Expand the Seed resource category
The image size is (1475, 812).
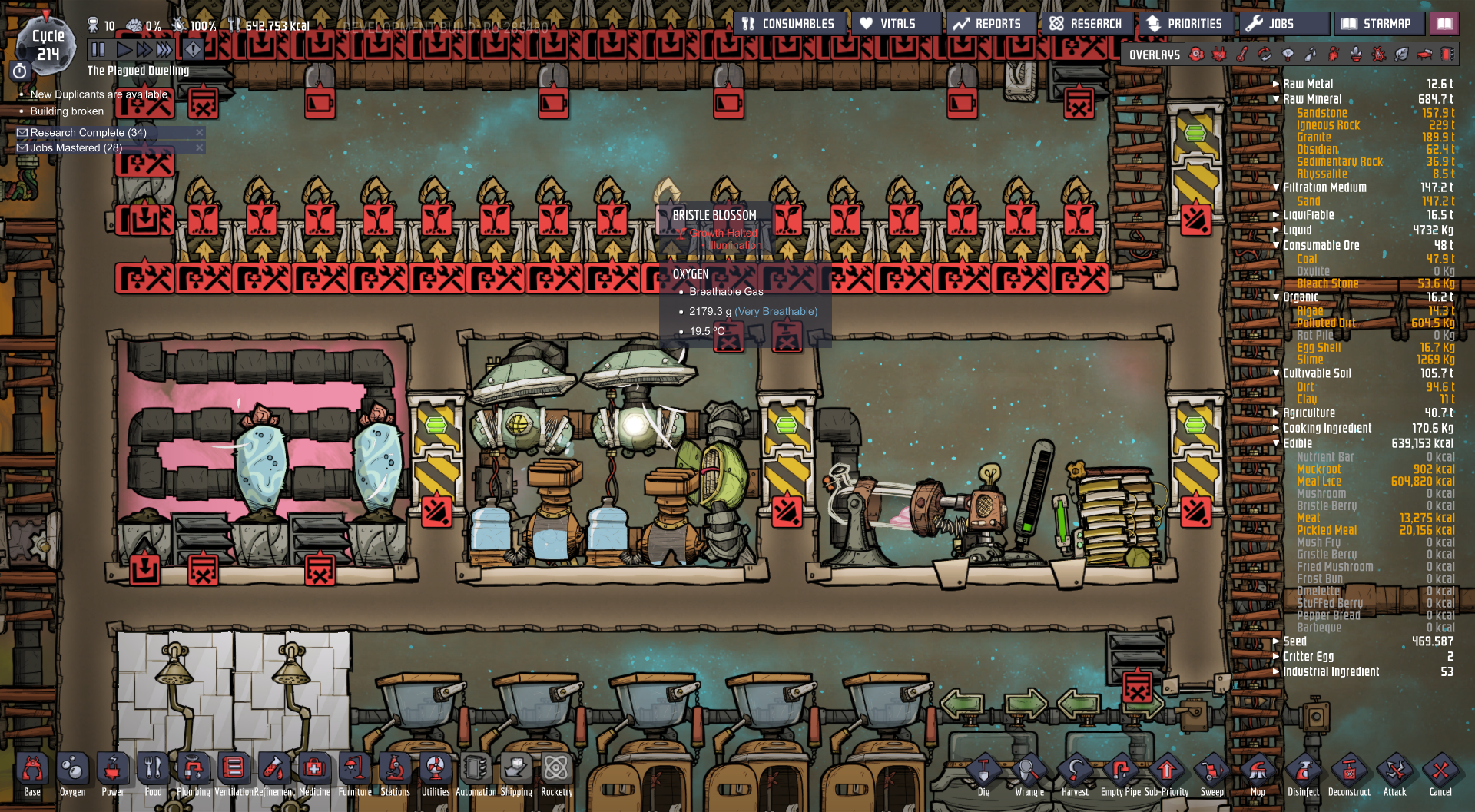point(1275,641)
